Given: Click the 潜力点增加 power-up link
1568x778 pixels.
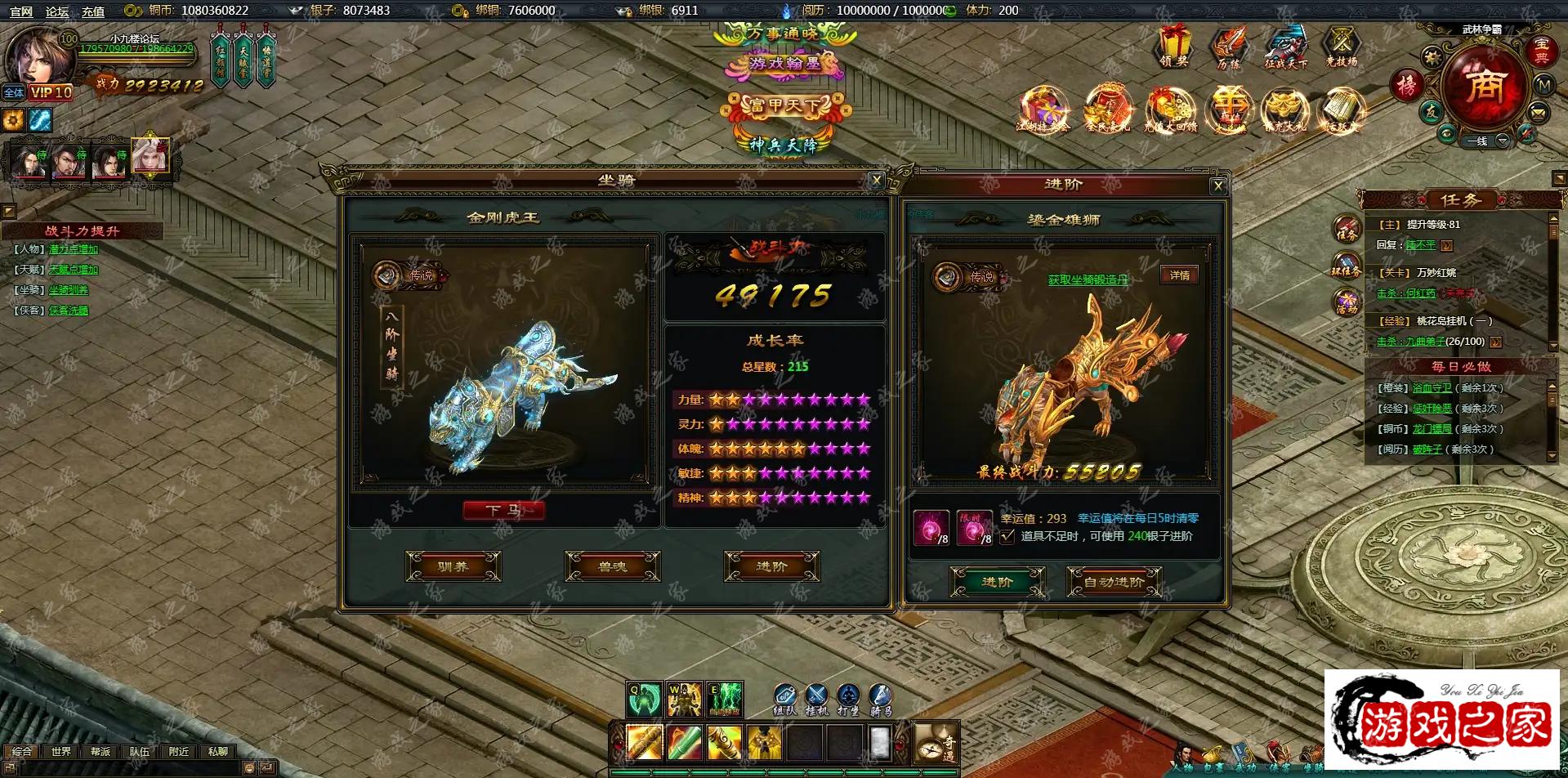Looking at the screenshot, I should point(73,249).
